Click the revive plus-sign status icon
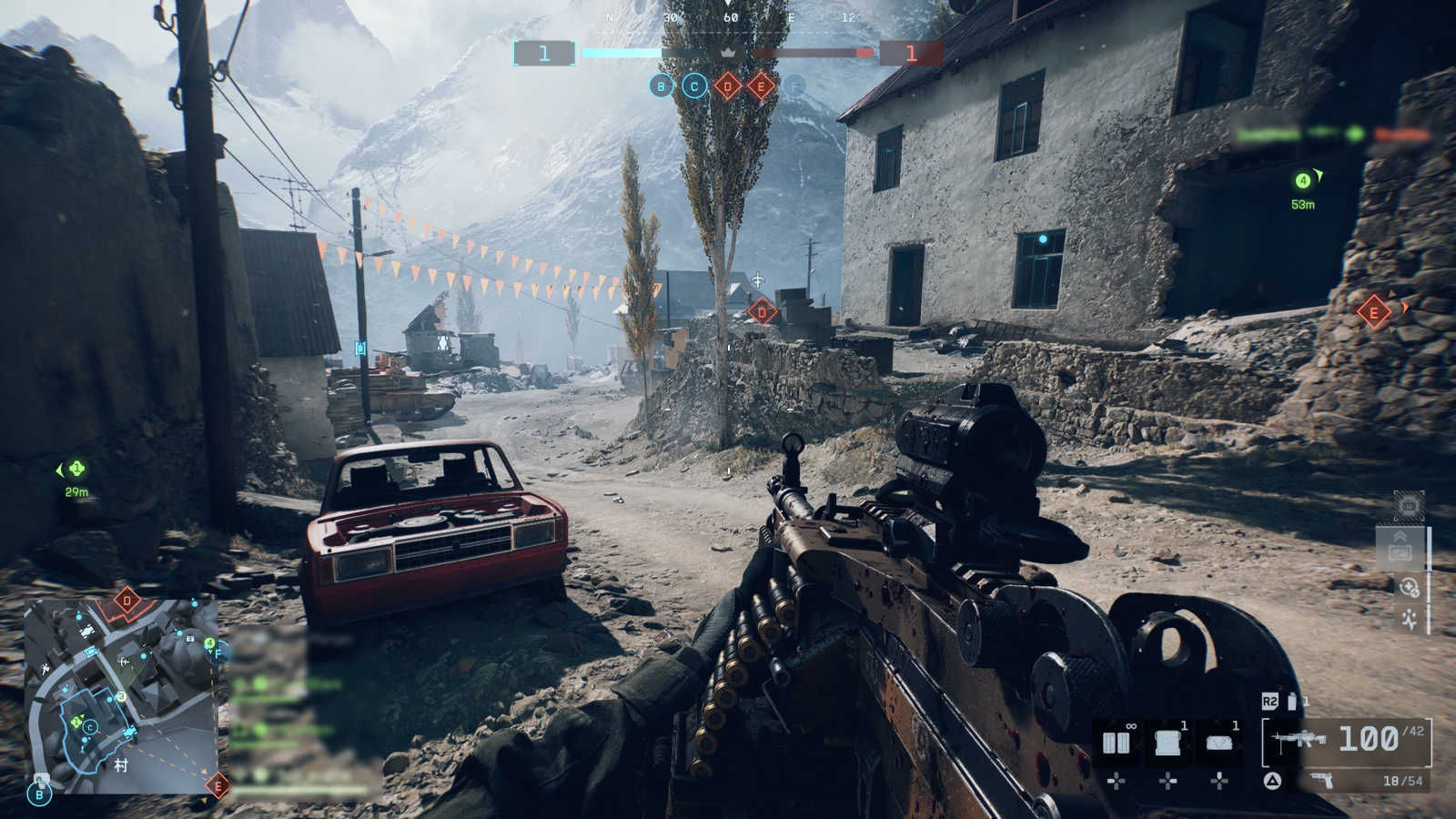Screen dimensions: 1456x819 tap(1409, 587)
